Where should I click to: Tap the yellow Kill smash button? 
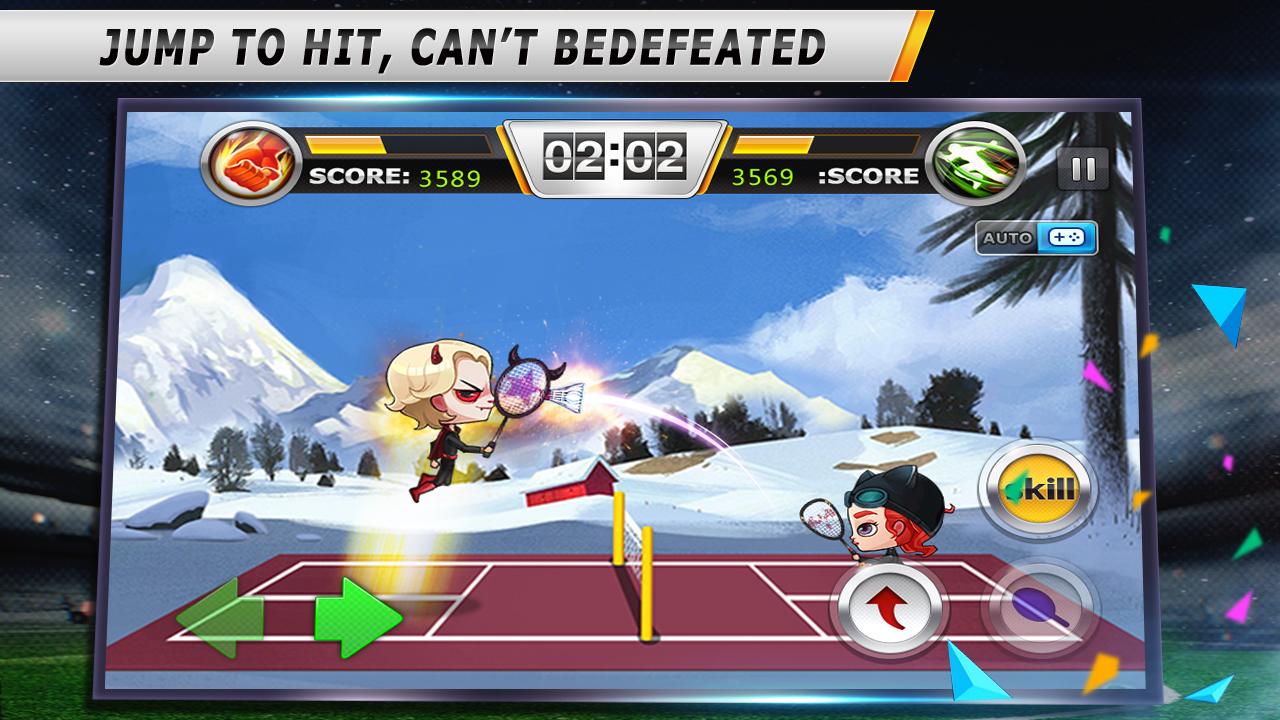(x=1038, y=490)
